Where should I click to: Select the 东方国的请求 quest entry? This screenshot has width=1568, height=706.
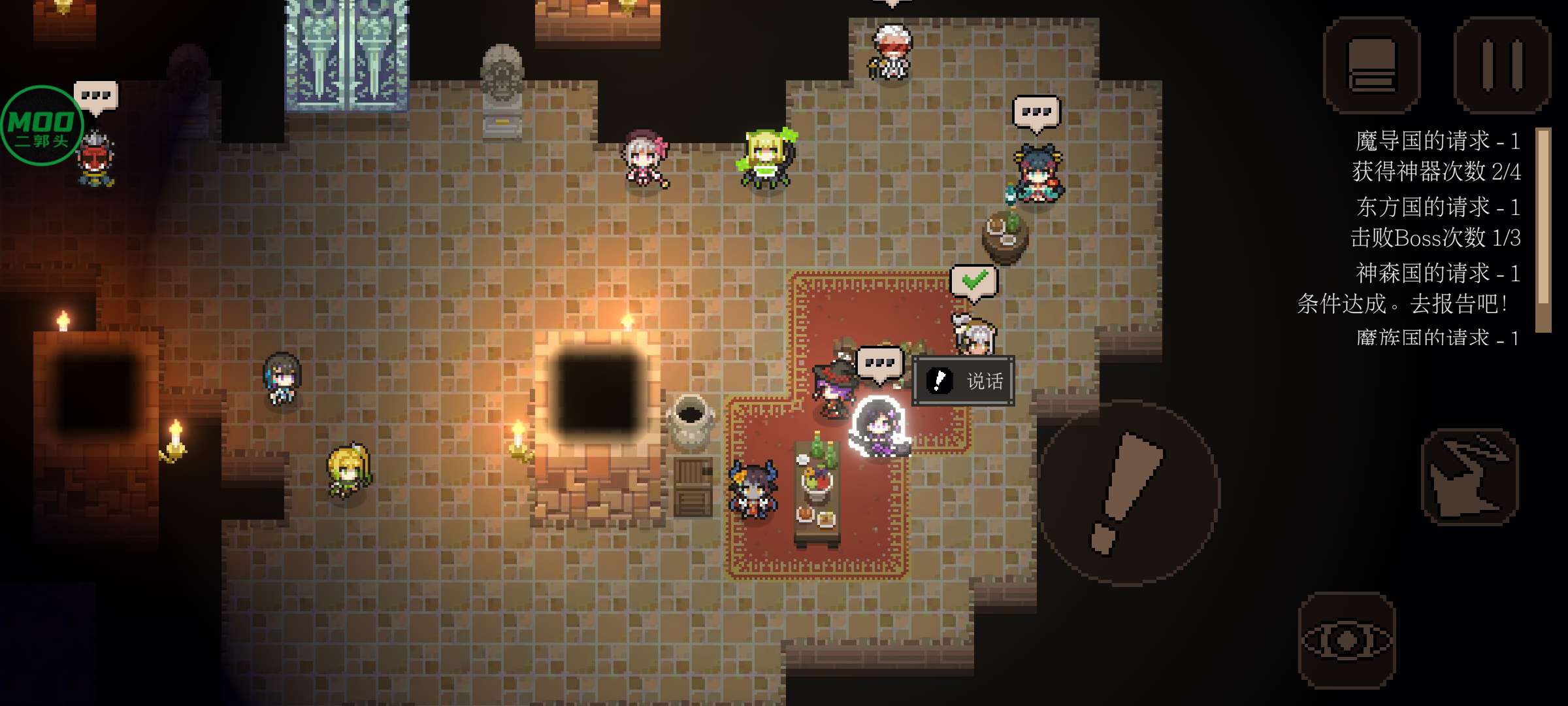pyautogui.click(x=1436, y=222)
